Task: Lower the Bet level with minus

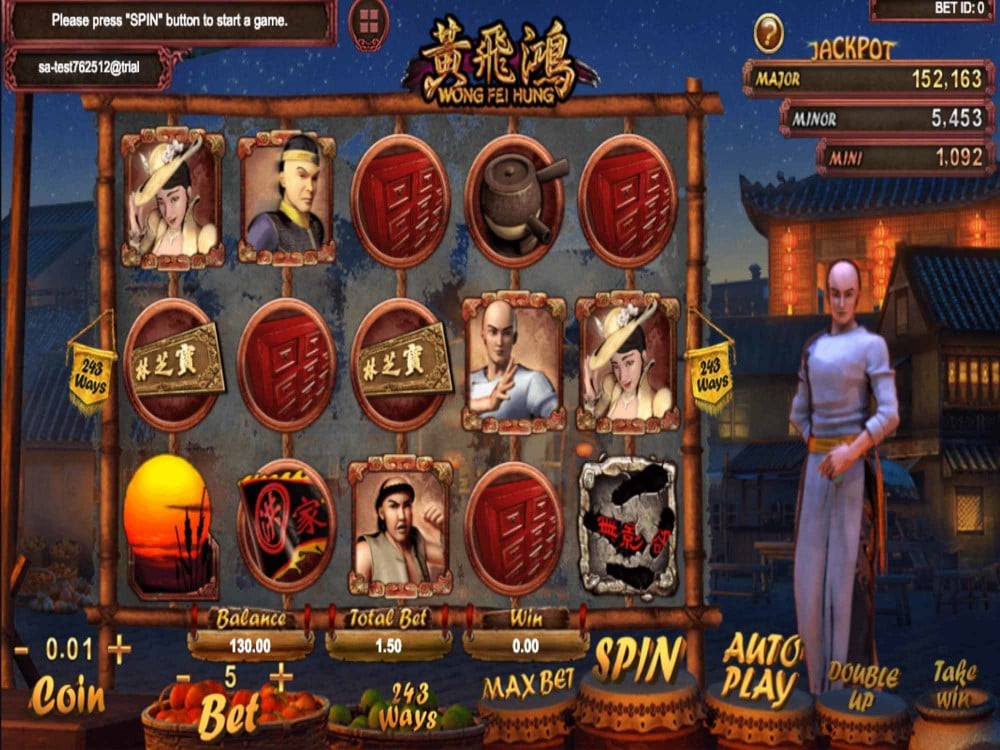Action: click(x=183, y=678)
